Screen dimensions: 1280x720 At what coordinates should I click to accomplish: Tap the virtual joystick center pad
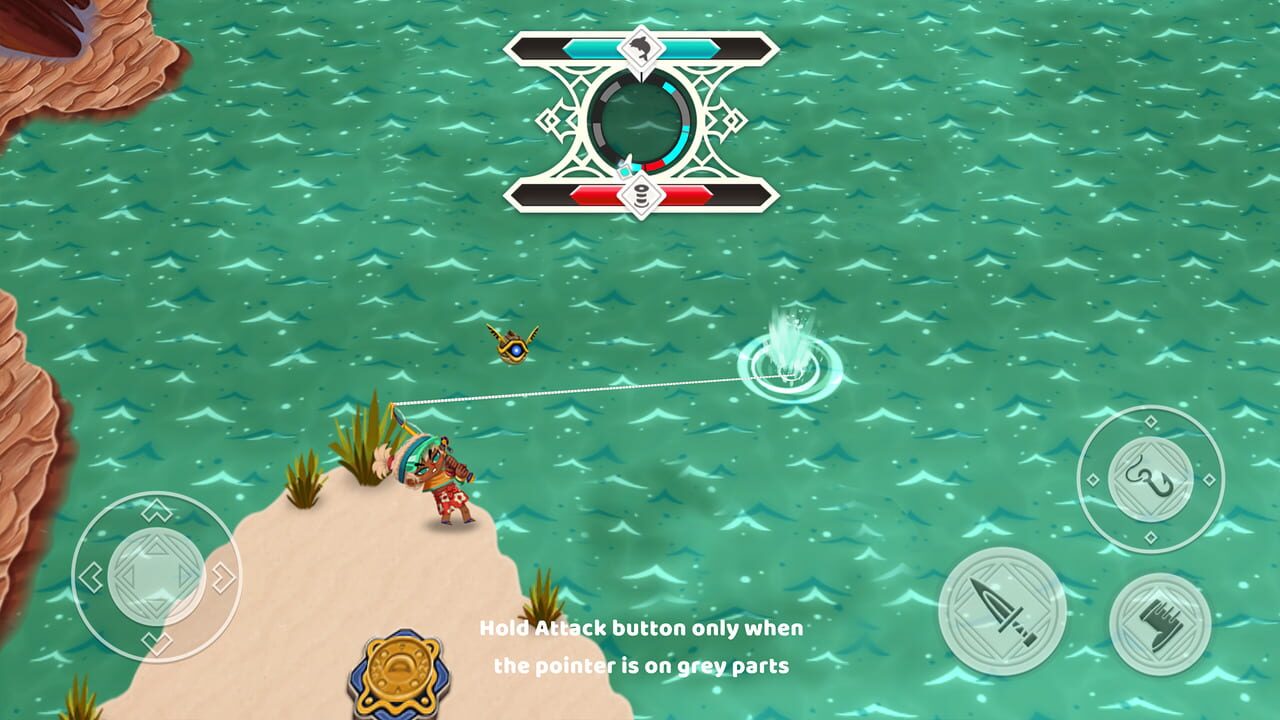[156, 576]
